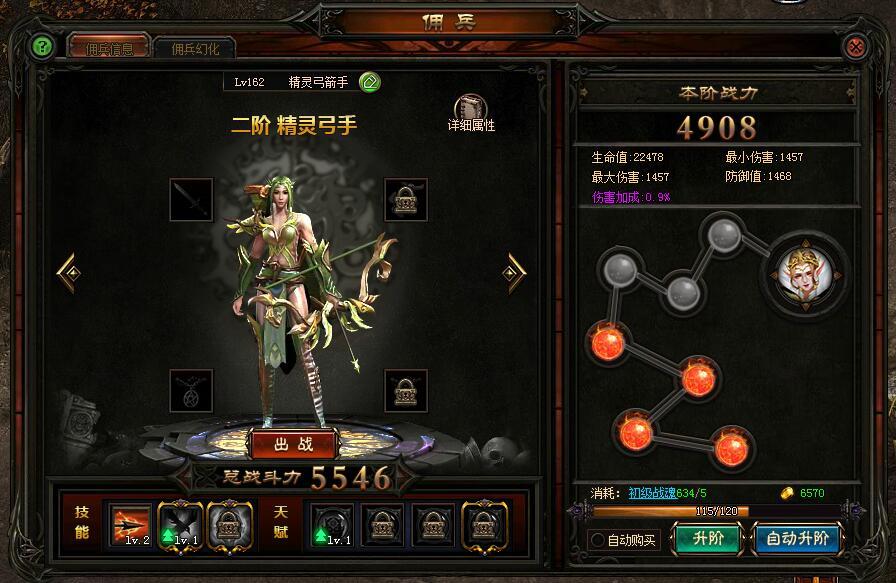Click the blue 自动升阶 auto-upgrade button
The height and width of the screenshot is (583, 896).
[797, 538]
